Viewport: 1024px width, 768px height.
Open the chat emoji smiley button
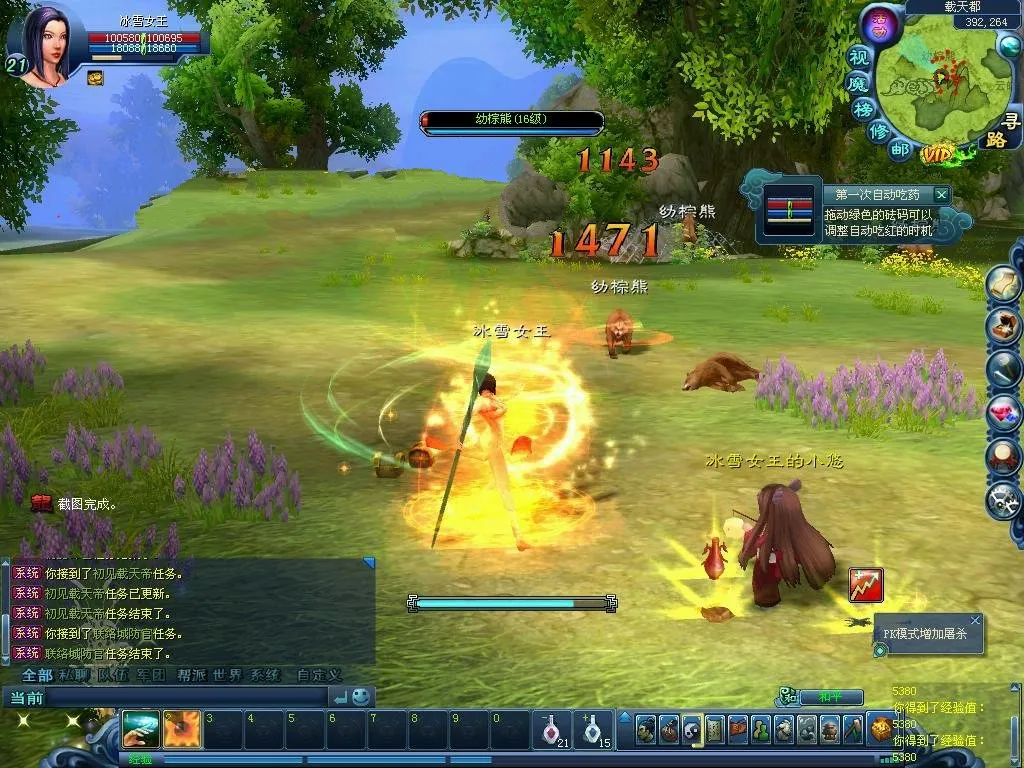361,696
